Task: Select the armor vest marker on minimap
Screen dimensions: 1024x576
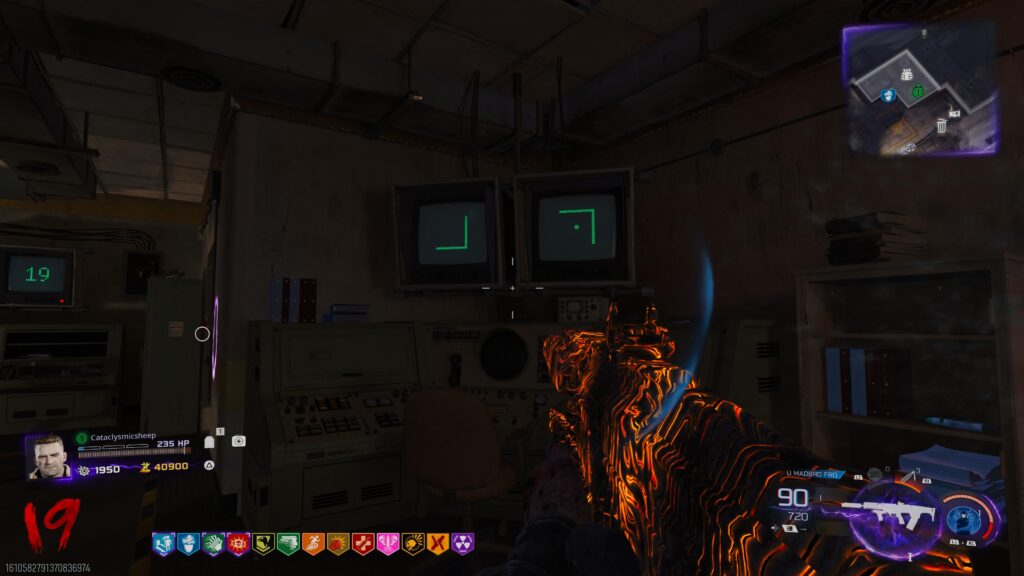Action: [x=907, y=73]
